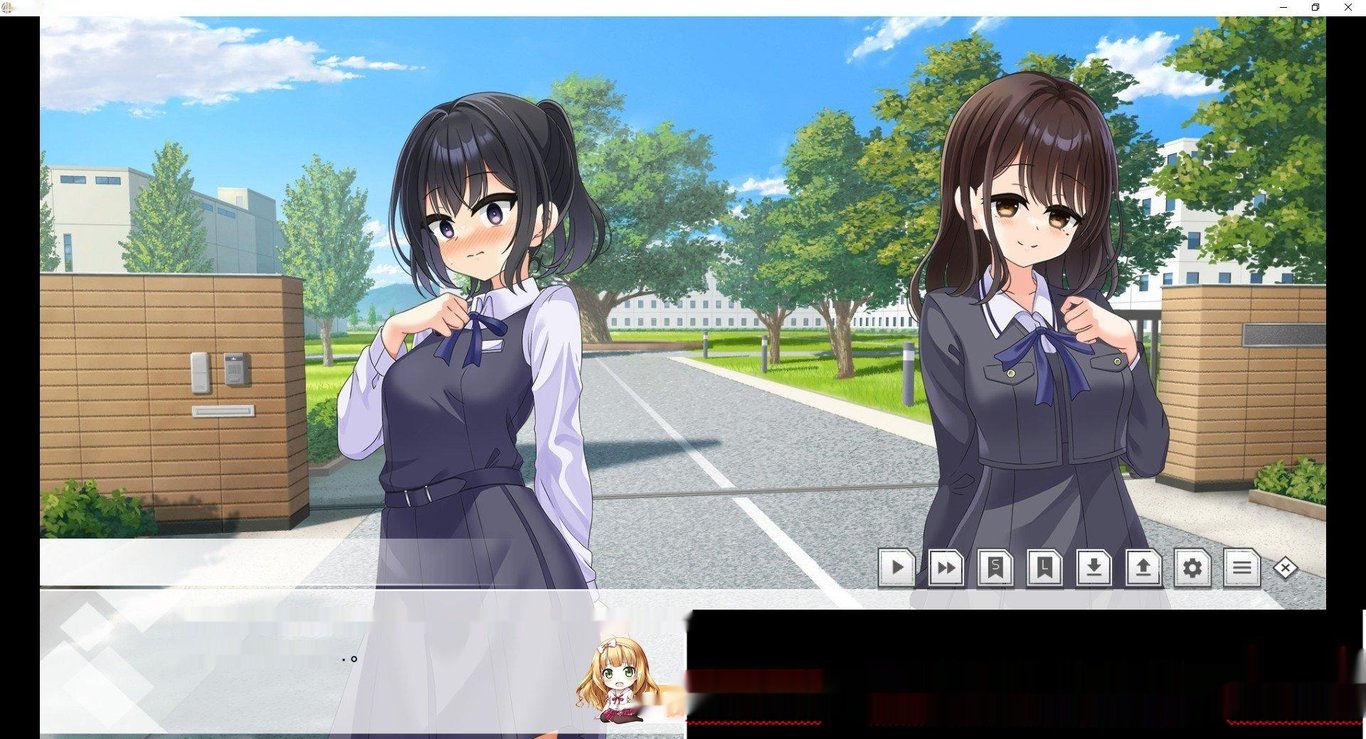Restore down the game window
1366x739 pixels.
point(1315,7)
